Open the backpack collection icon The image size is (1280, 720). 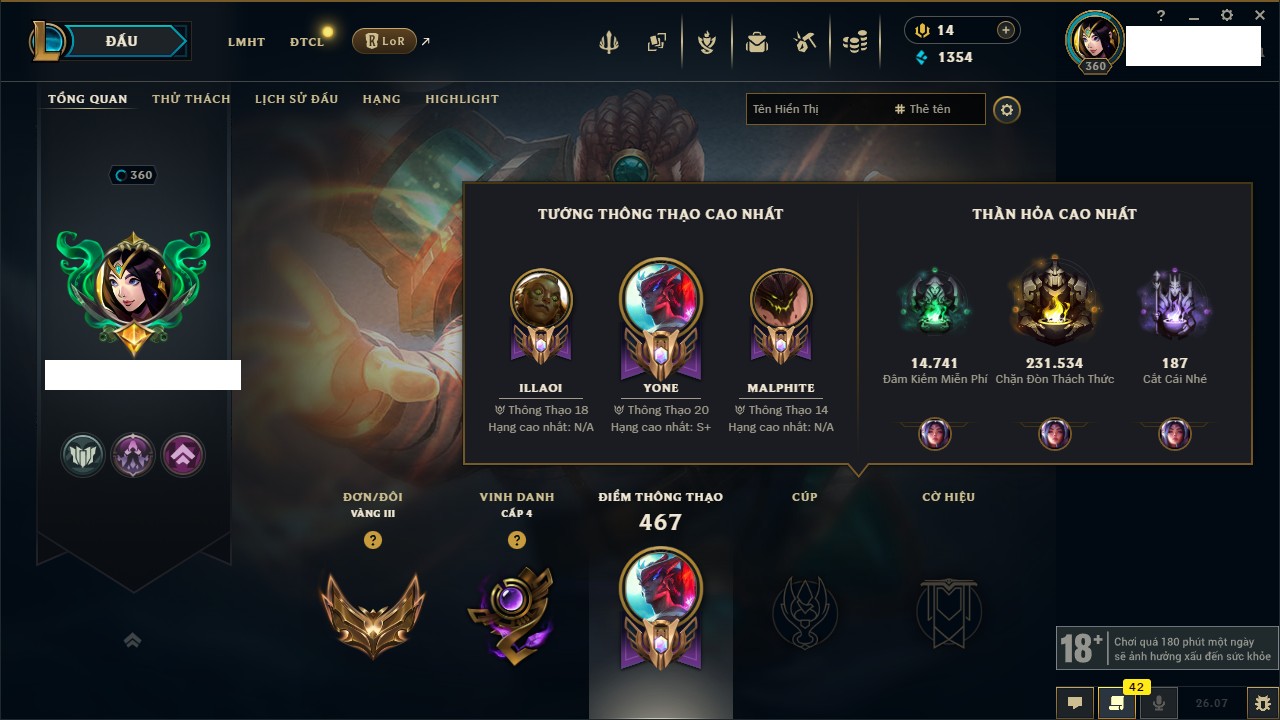coord(756,42)
